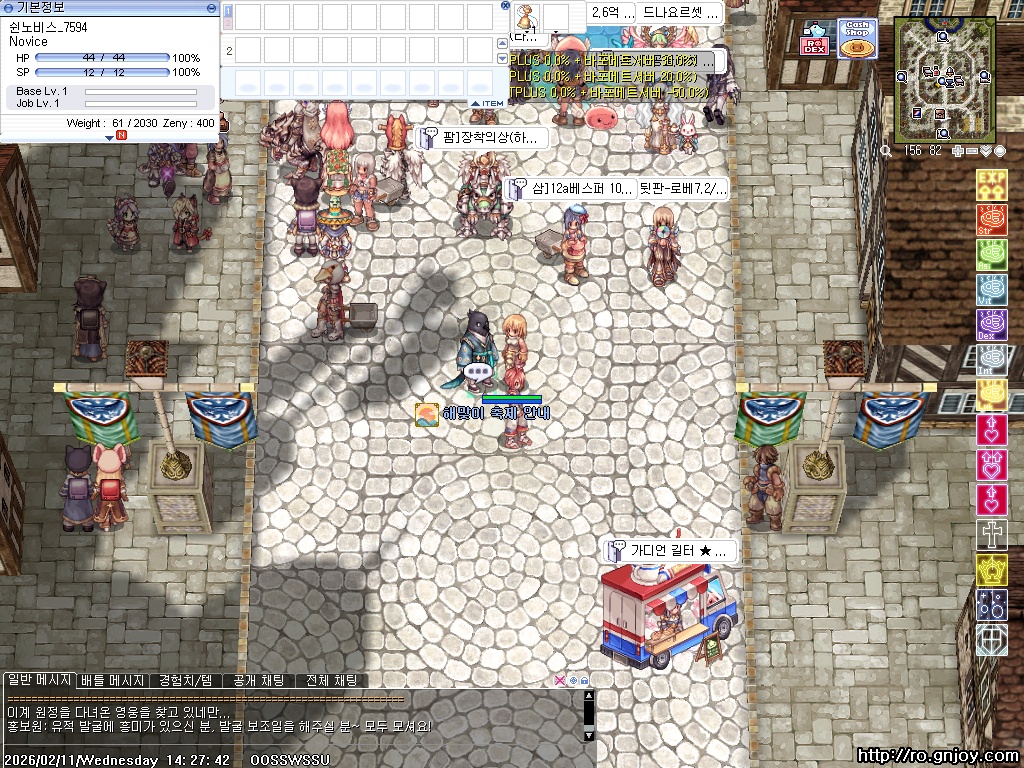The image size is (1024, 768).
Task: Open minimap search magnifier icon
Action: tap(887, 151)
